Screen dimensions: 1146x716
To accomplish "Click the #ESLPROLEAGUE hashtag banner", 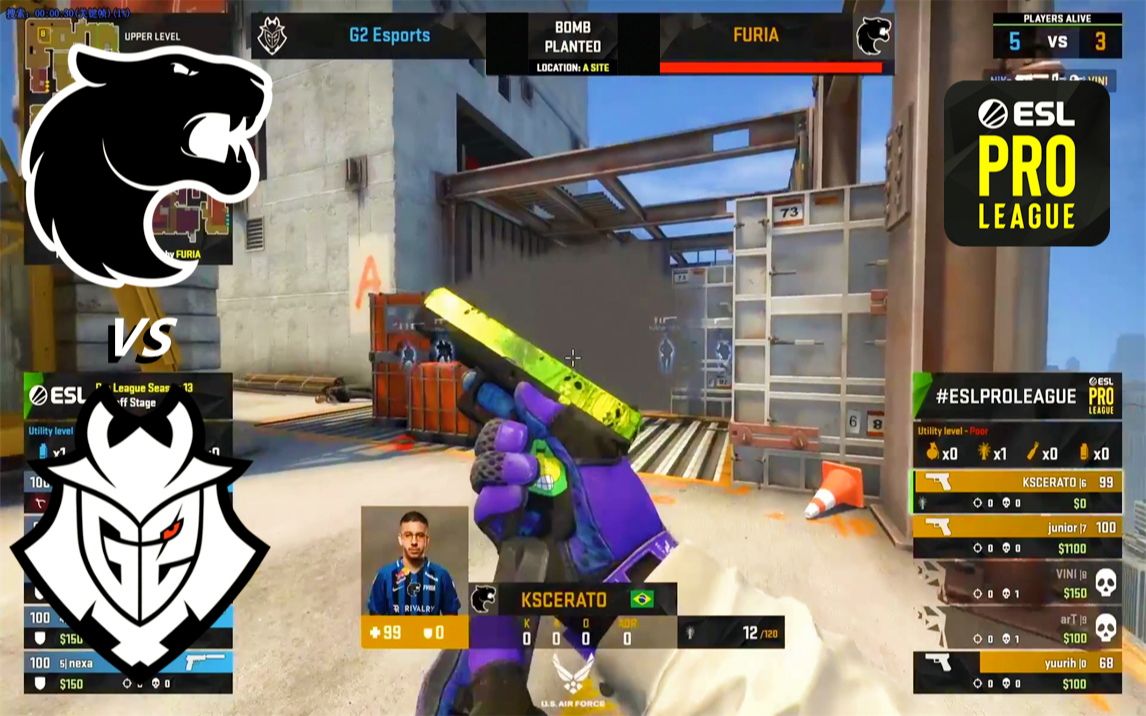I will click(1010, 396).
